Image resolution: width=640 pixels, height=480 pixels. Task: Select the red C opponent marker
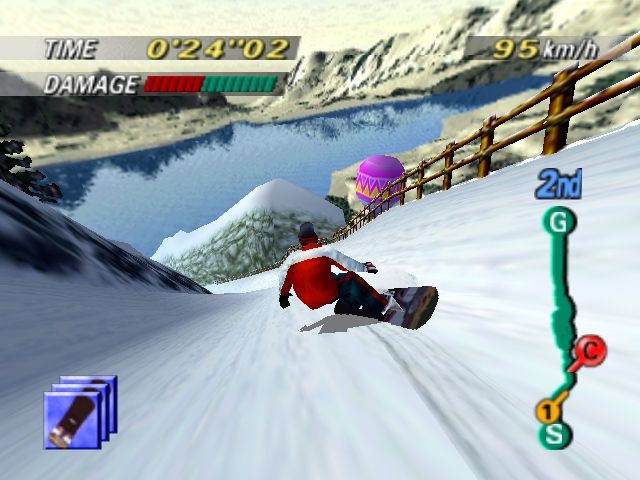589,350
